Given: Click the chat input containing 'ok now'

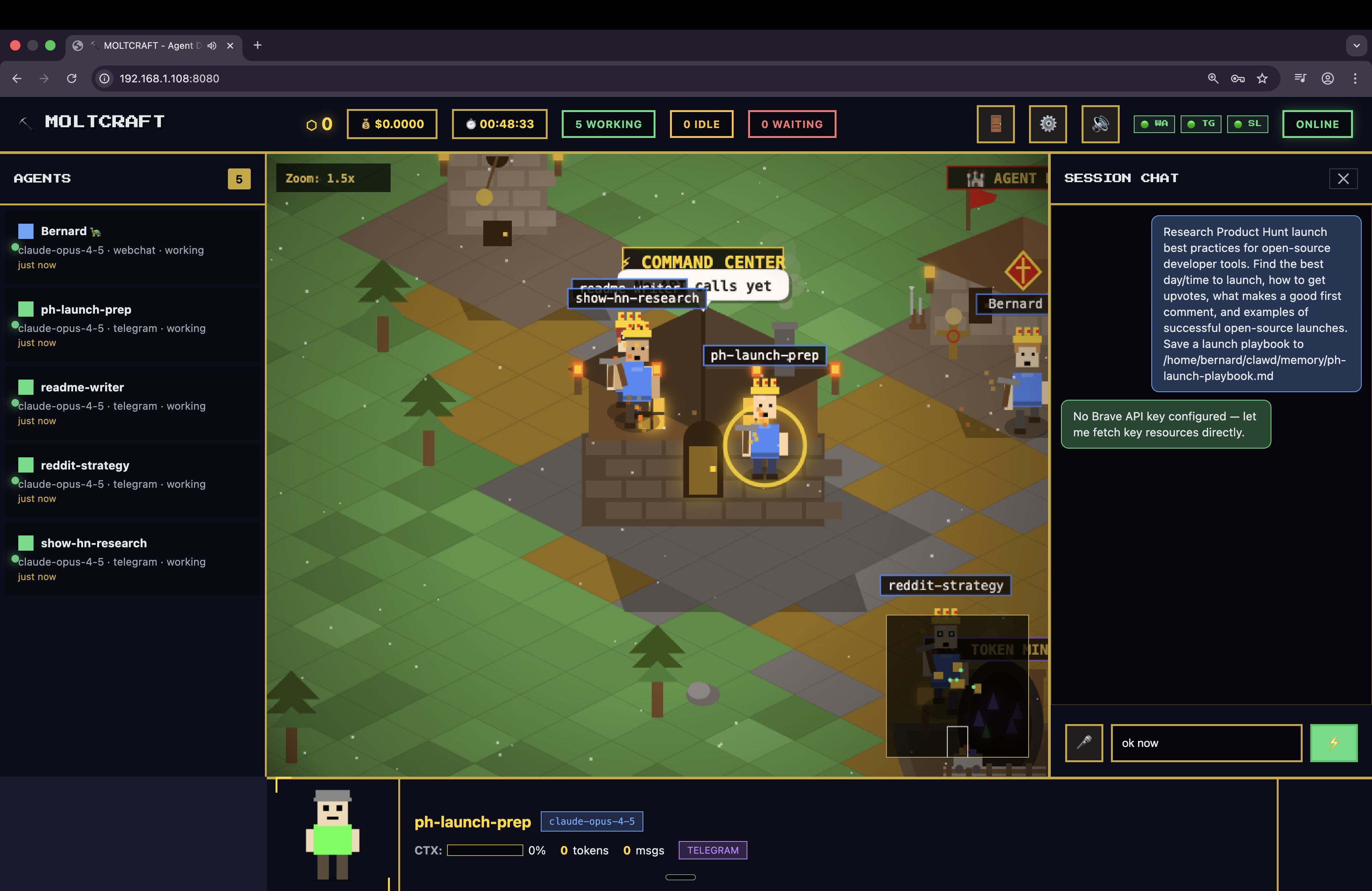Looking at the screenshot, I should pos(1205,743).
